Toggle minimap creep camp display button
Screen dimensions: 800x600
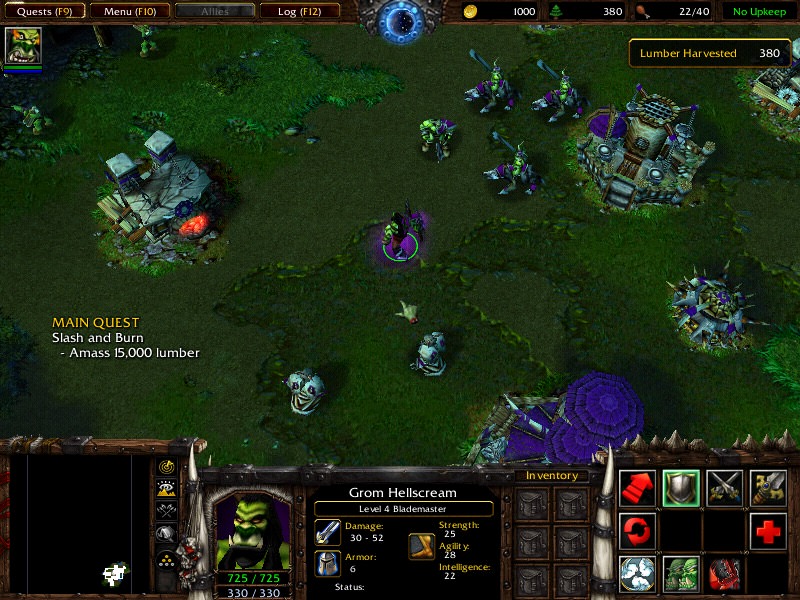click(166, 534)
